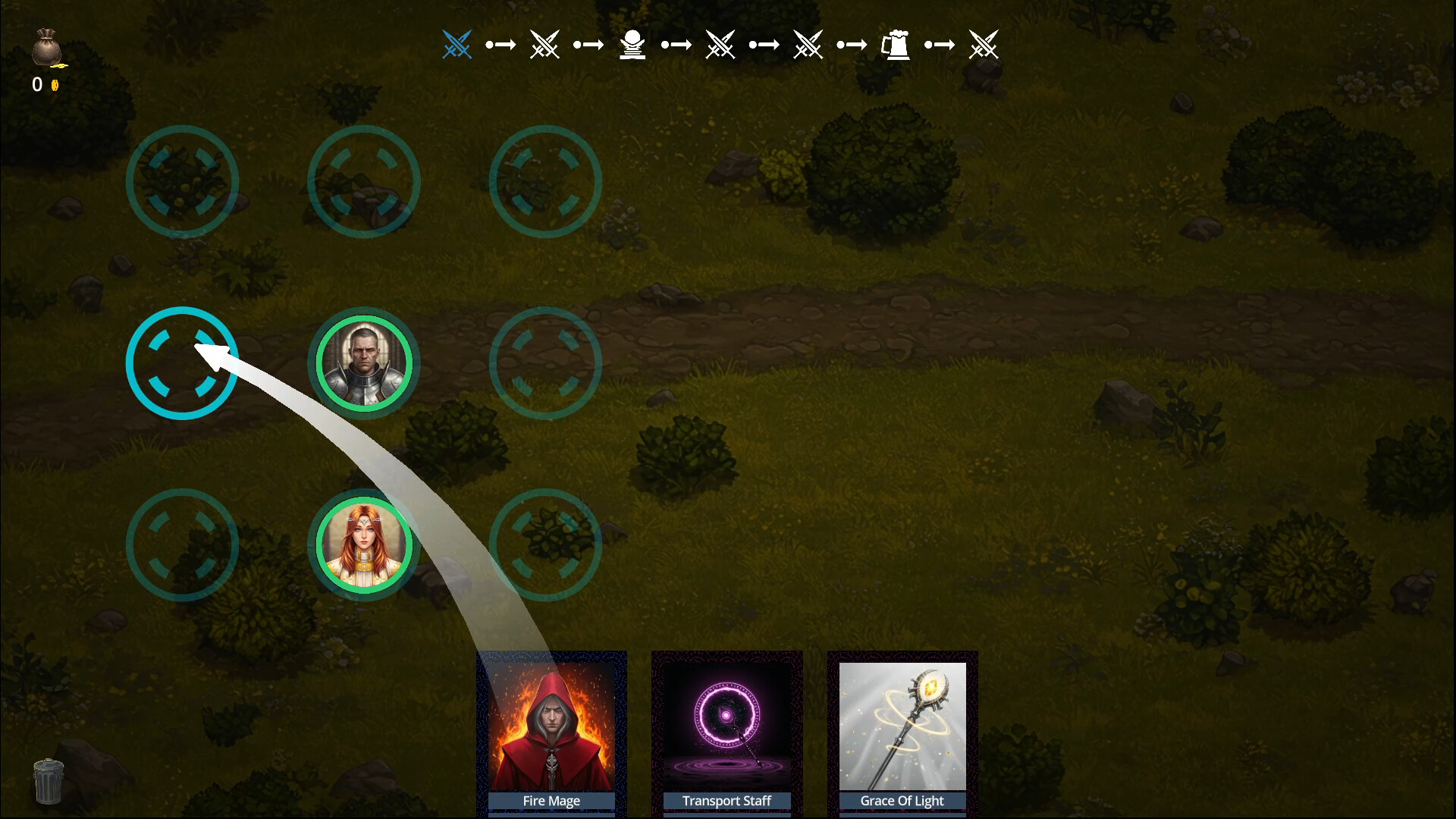Click the empty slot right of the priestess
Viewport: 1456px width, 819px height.
pyautogui.click(x=545, y=544)
